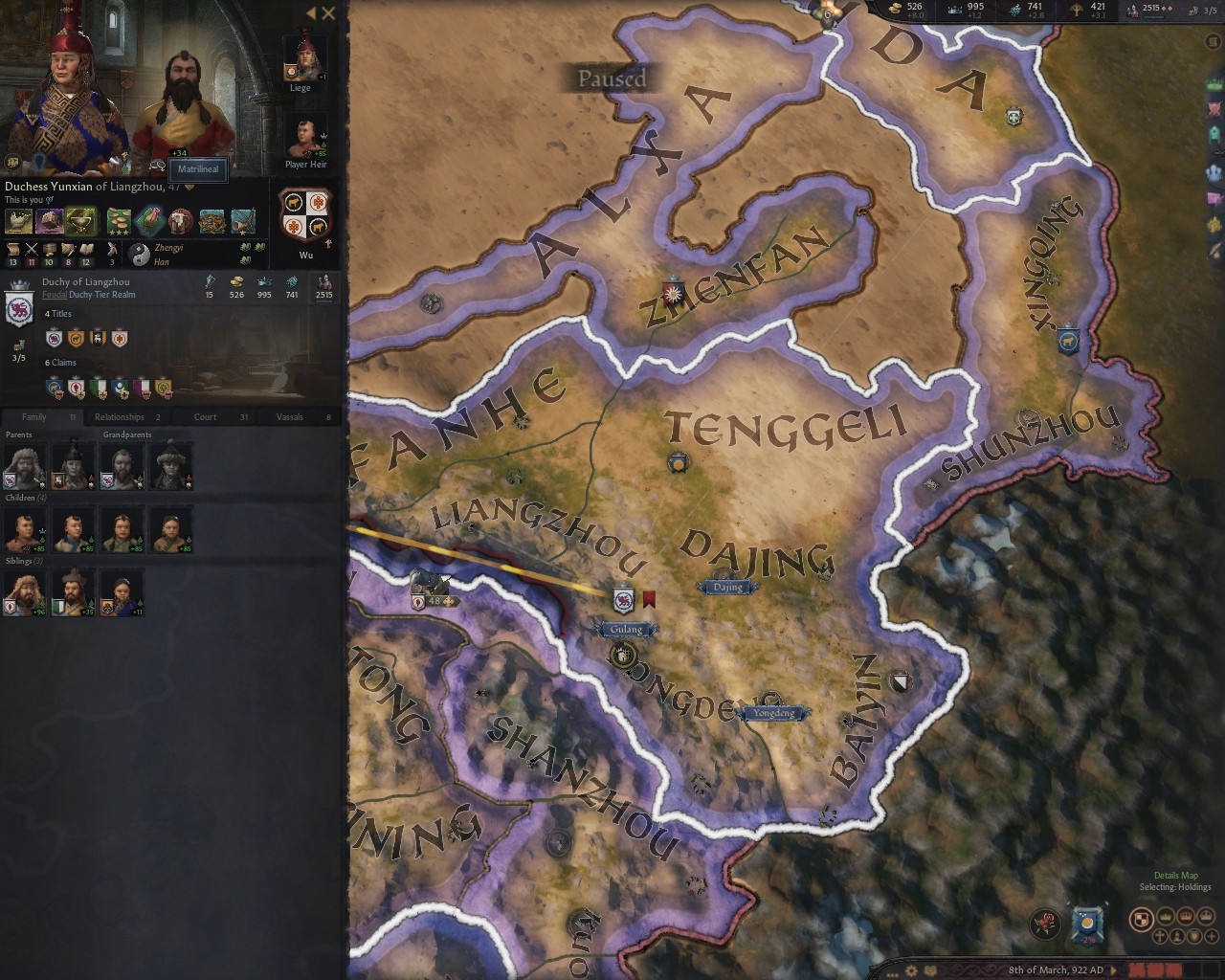The height and width of the screenshot is (980, 1225).
Task: Unpause the game with the play arrow
Action: [x=1113, y=969]
